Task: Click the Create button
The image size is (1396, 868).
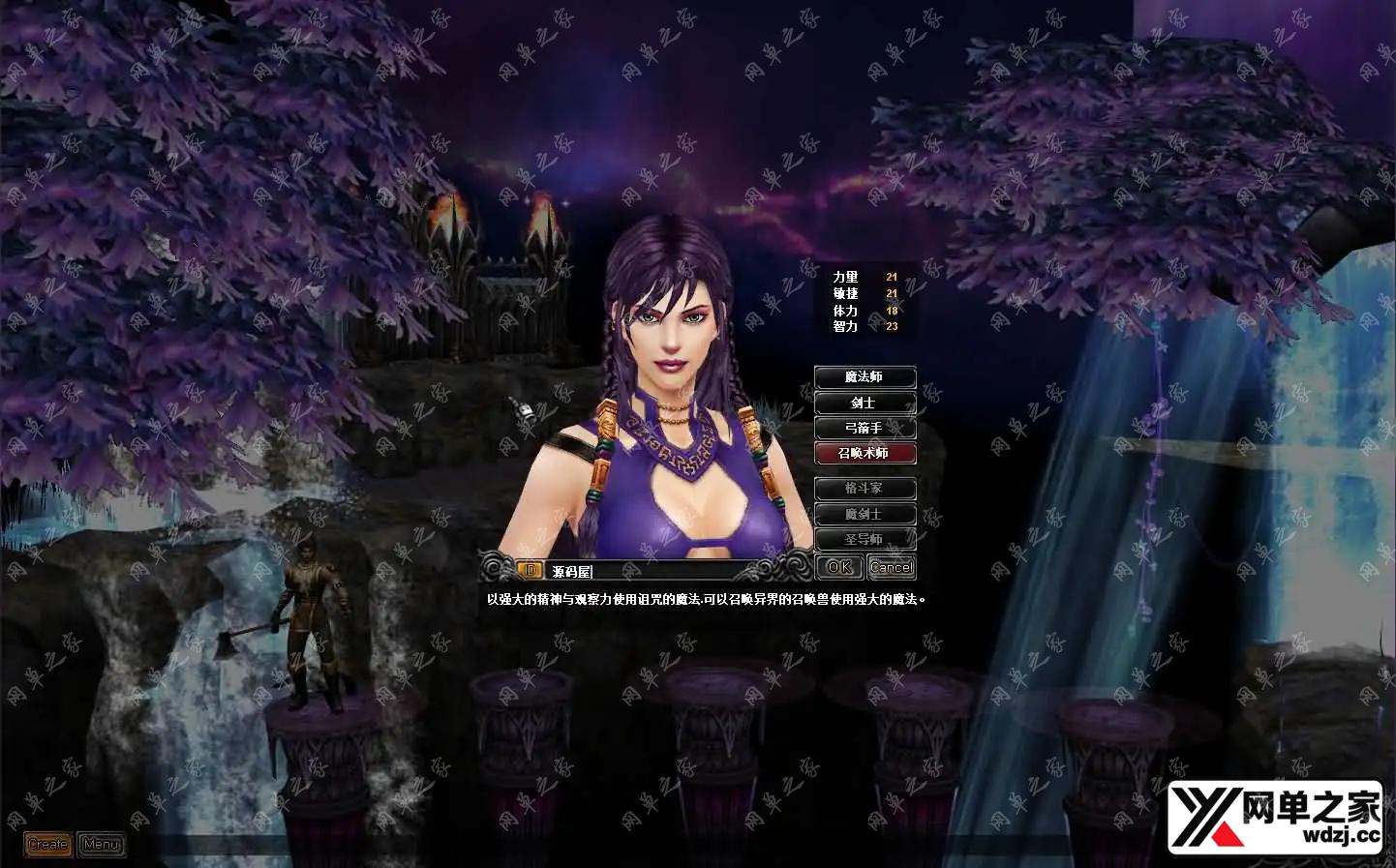Action: click(48, 845)
